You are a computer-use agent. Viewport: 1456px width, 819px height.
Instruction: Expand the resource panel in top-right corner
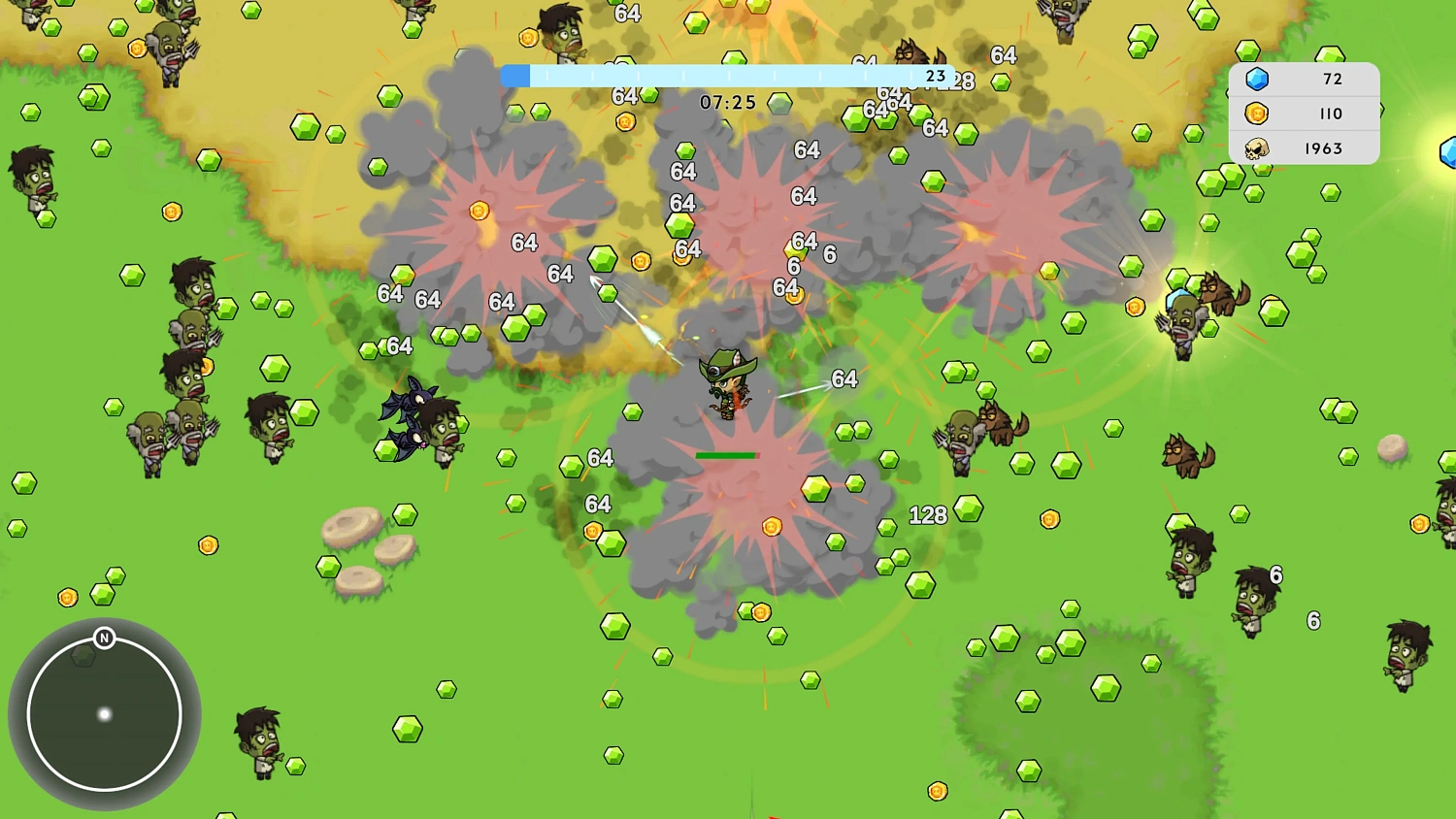1304,114
